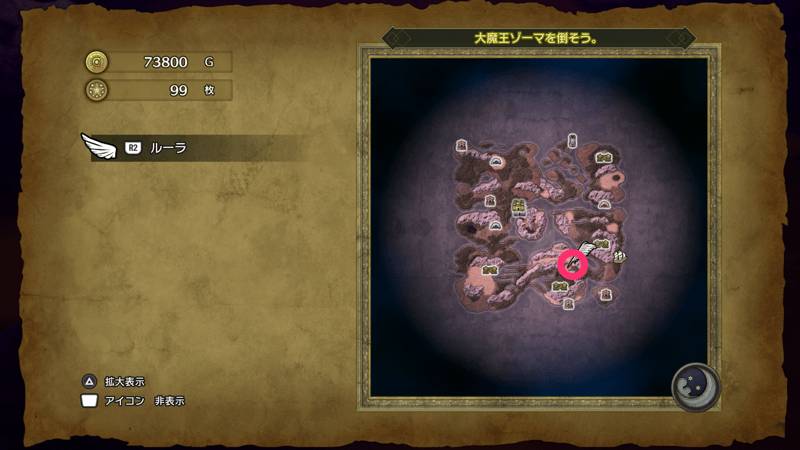Screen dimensions: 800x450
Task: Select the yellow castle marker on the map
Action: (518, 207)
